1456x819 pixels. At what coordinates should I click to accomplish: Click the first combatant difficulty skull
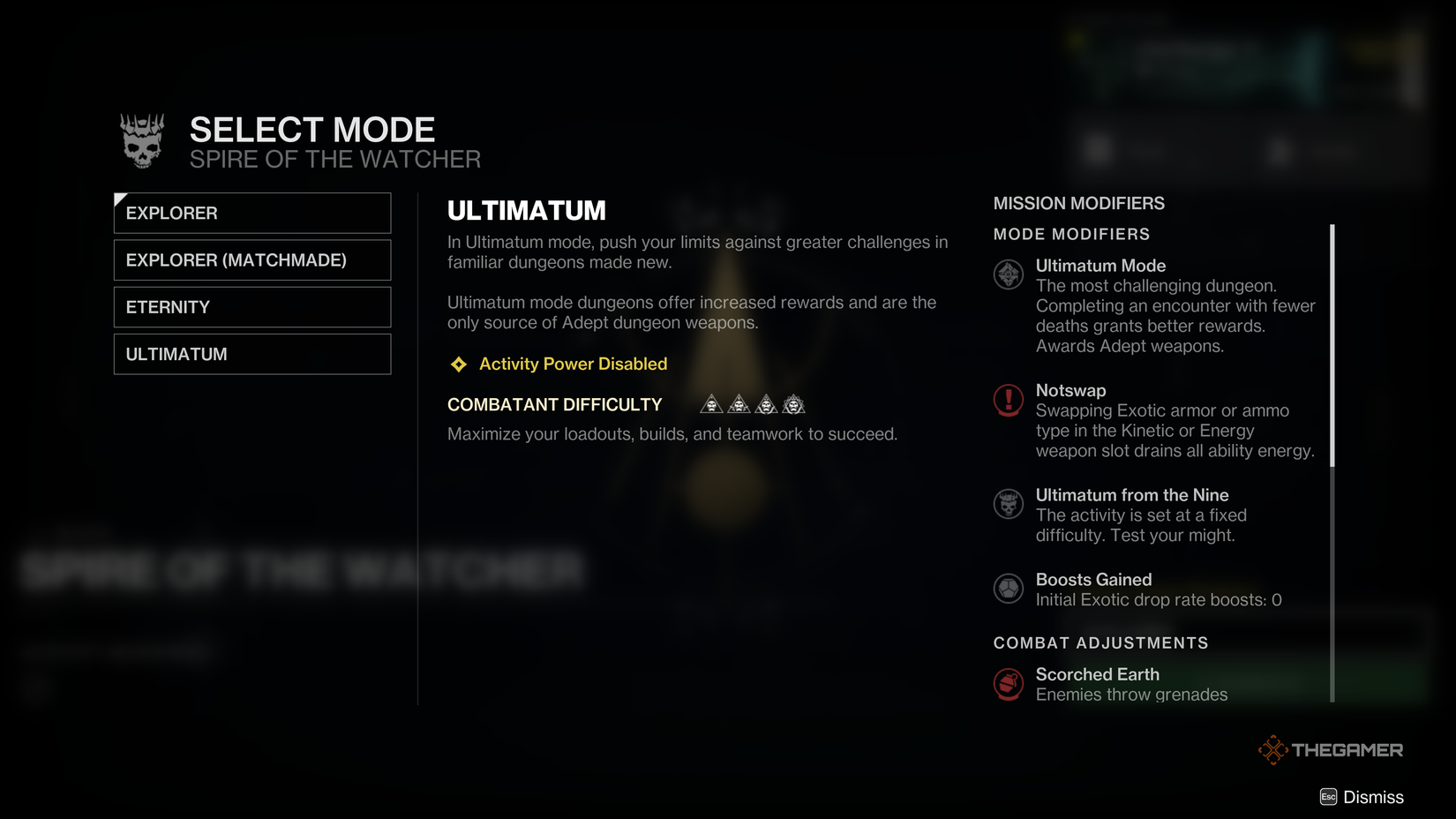pyautogui.click(x=709, y=403)
